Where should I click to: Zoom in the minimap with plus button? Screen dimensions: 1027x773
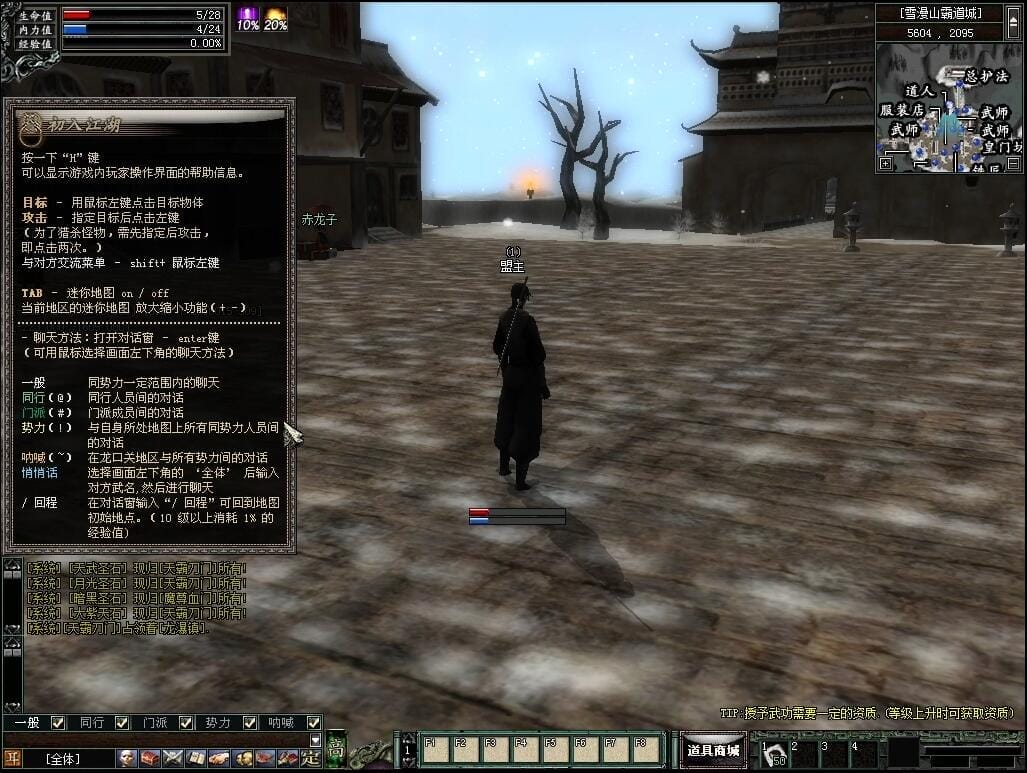pyautogui.click(x=886, y=163)
